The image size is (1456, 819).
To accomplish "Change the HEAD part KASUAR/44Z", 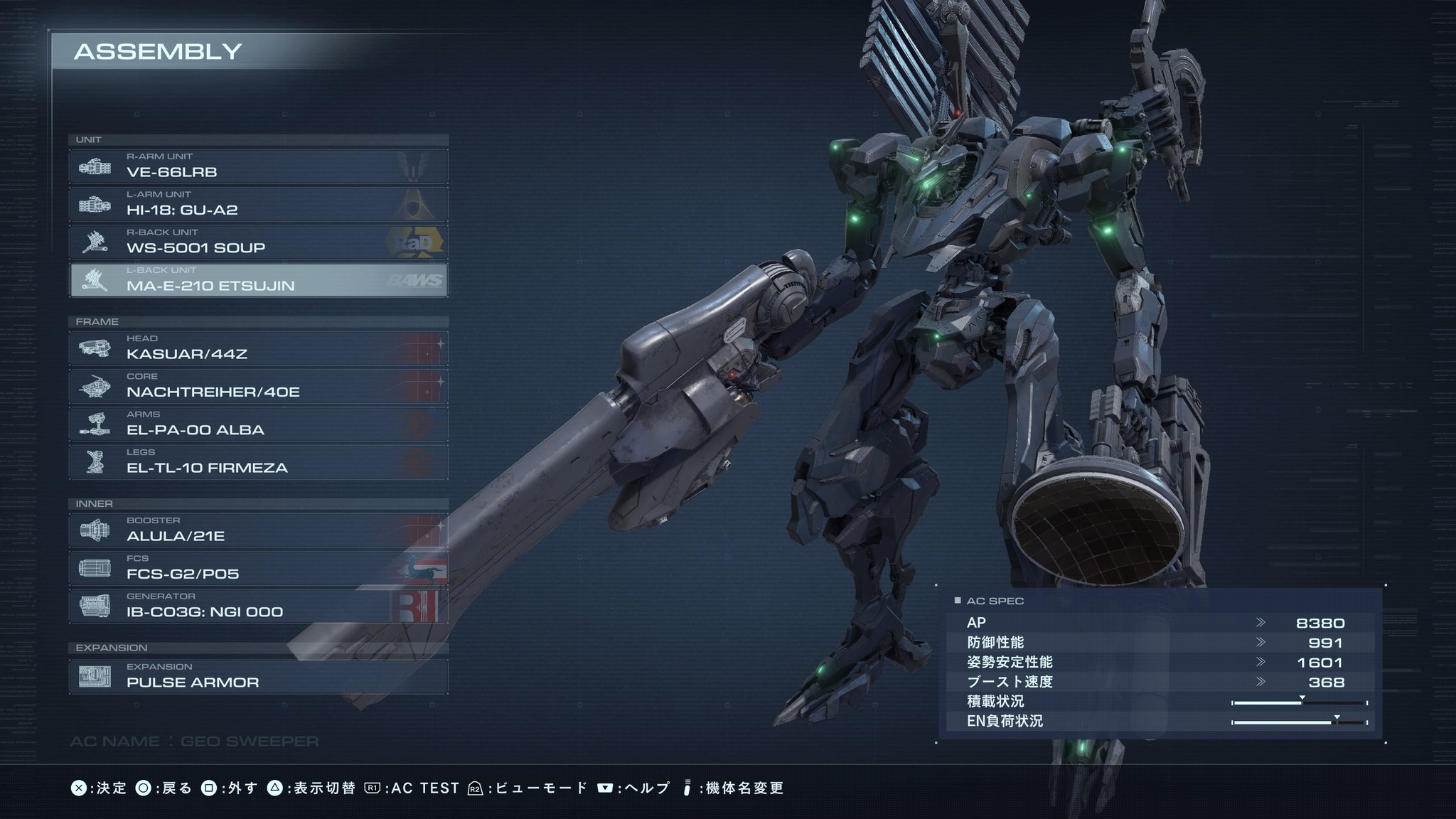I will click(259, 348).
